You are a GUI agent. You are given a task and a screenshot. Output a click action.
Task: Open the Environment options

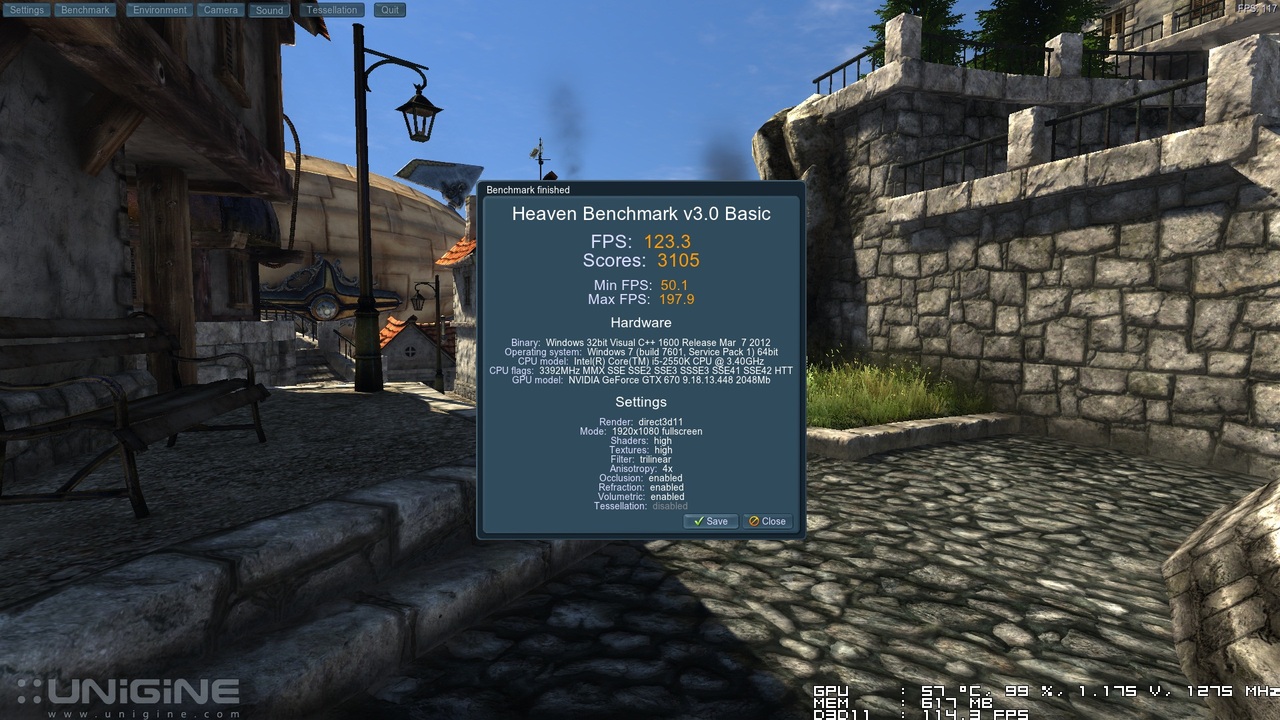pyautogui.click(x=160, y=10)
